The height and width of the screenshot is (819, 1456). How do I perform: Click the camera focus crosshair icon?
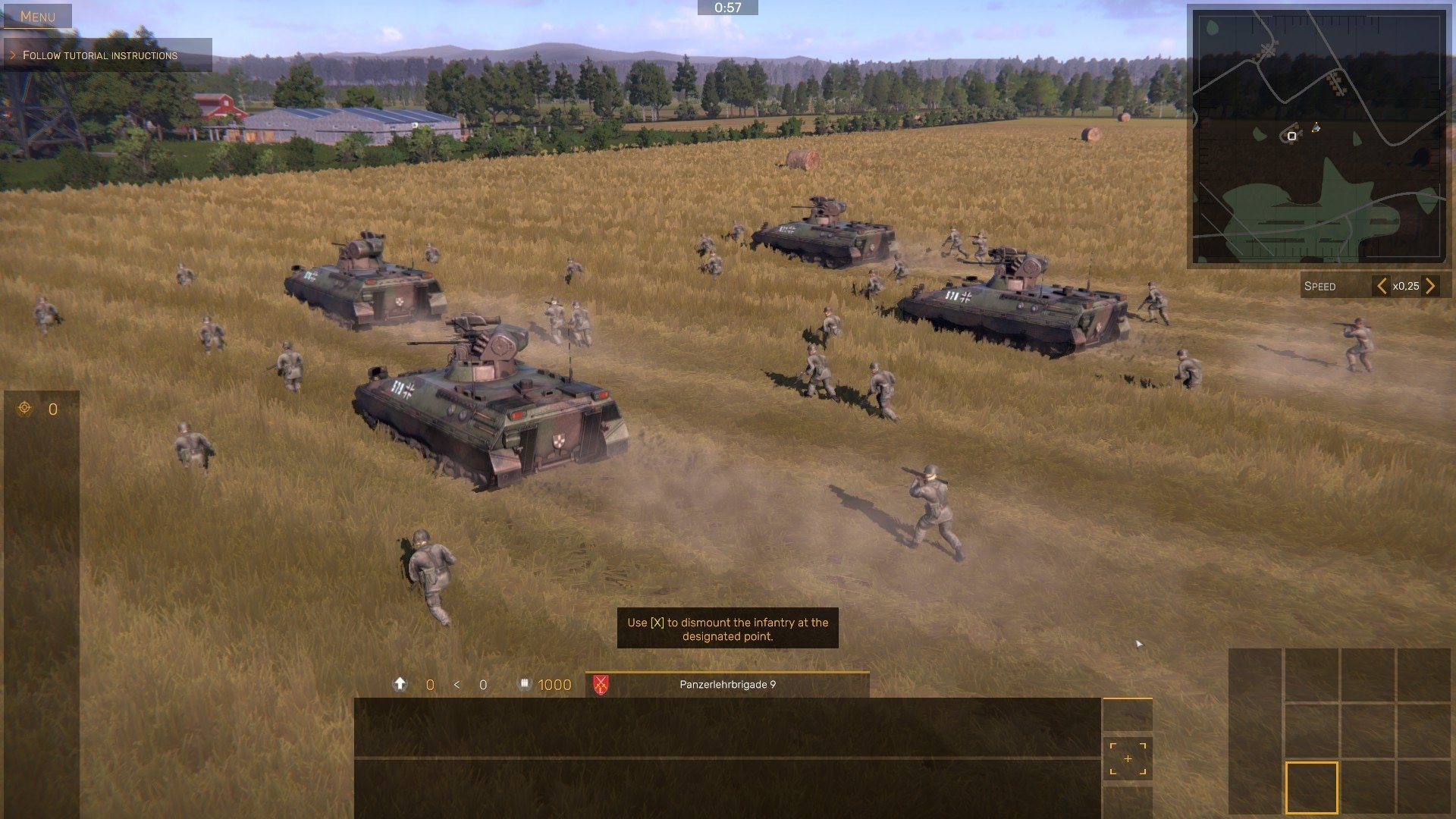click(x=1128, y=758)
